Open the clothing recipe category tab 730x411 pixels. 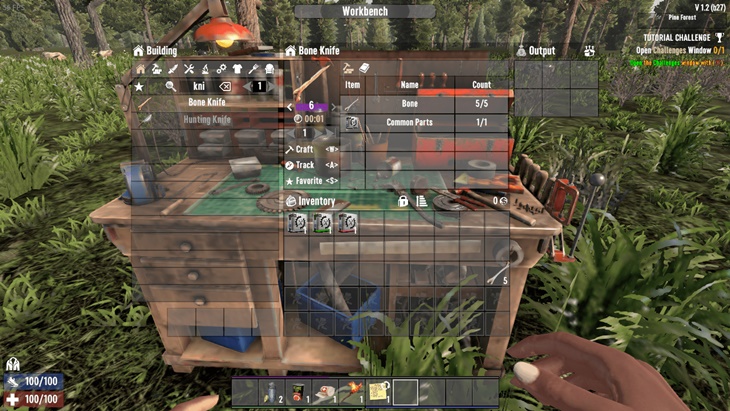(x=237, y=69)
